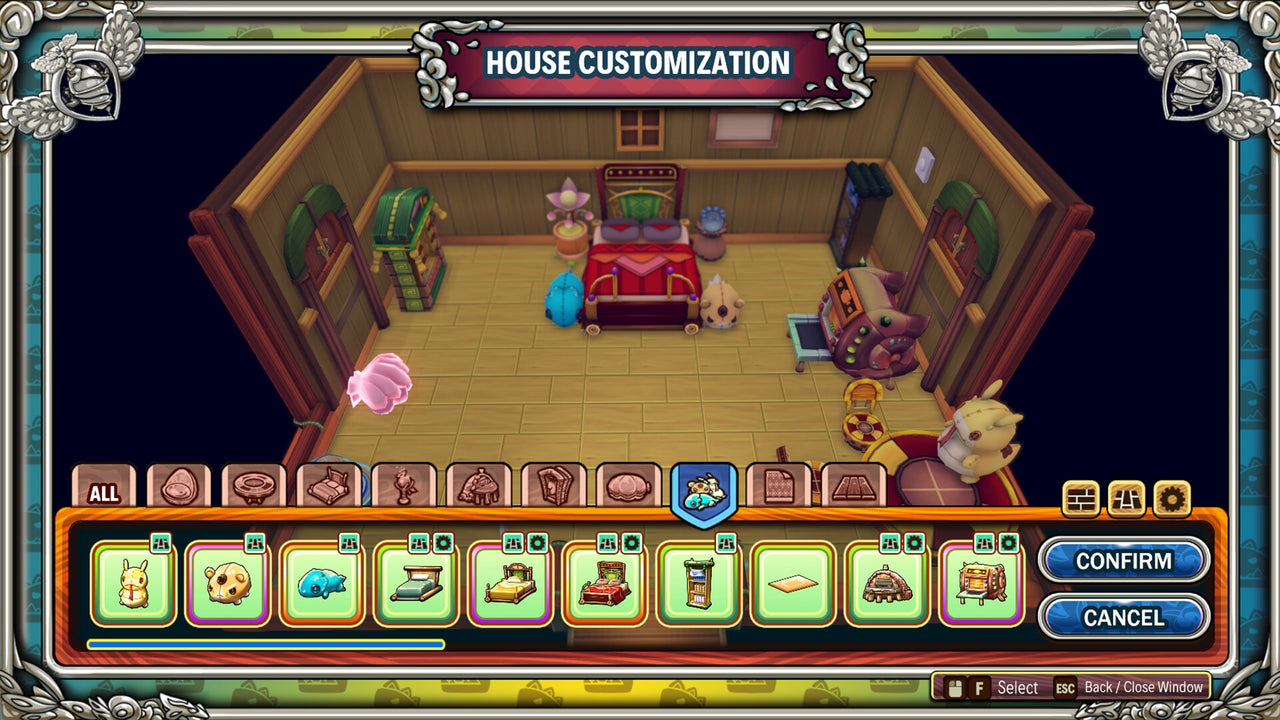Open the flooring editor icon

tap(1126, 497)
